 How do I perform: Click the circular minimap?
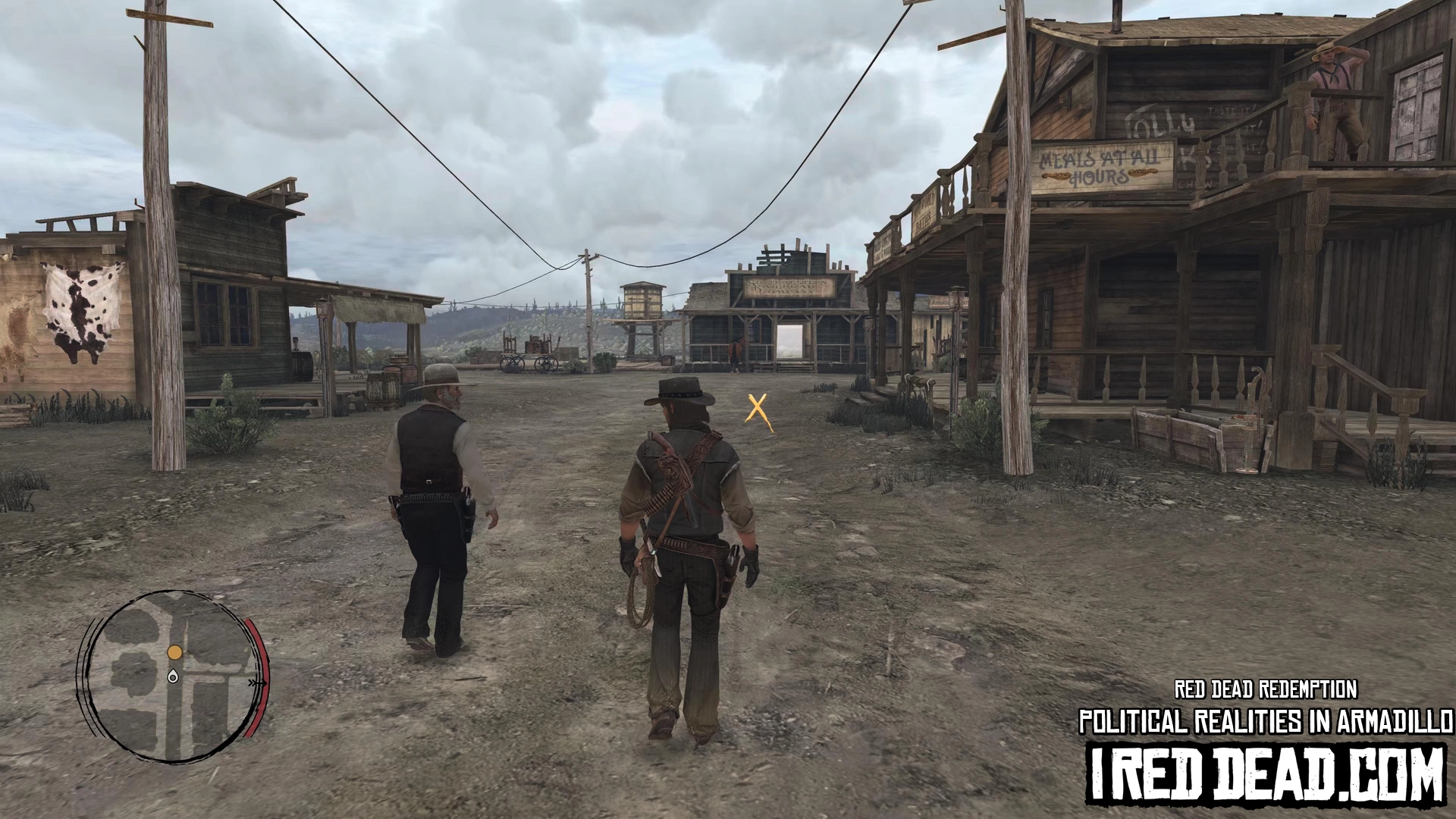[x=173, y=676]
